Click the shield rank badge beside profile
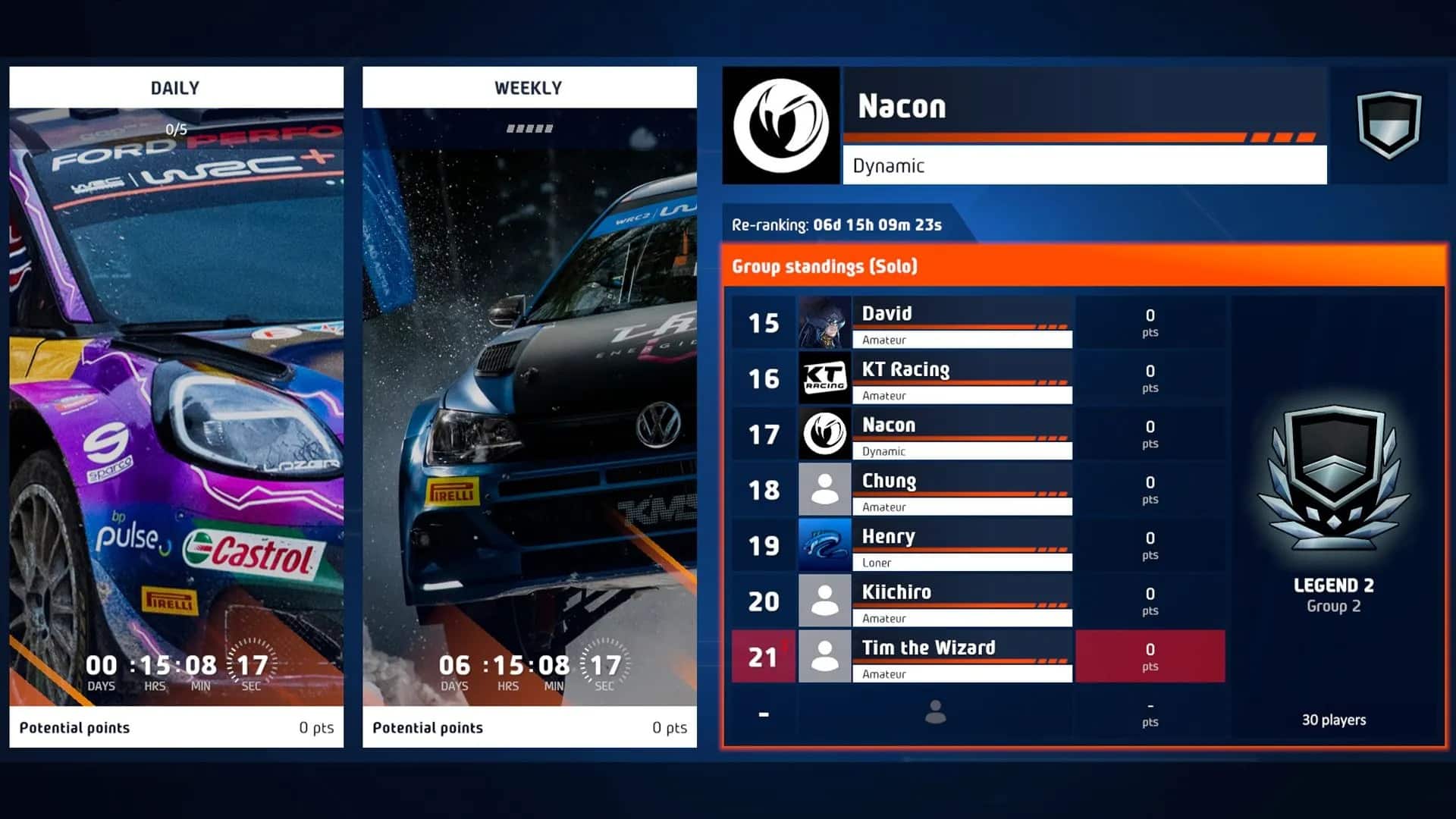The image size is (1456, 819). pos(1389,124)
